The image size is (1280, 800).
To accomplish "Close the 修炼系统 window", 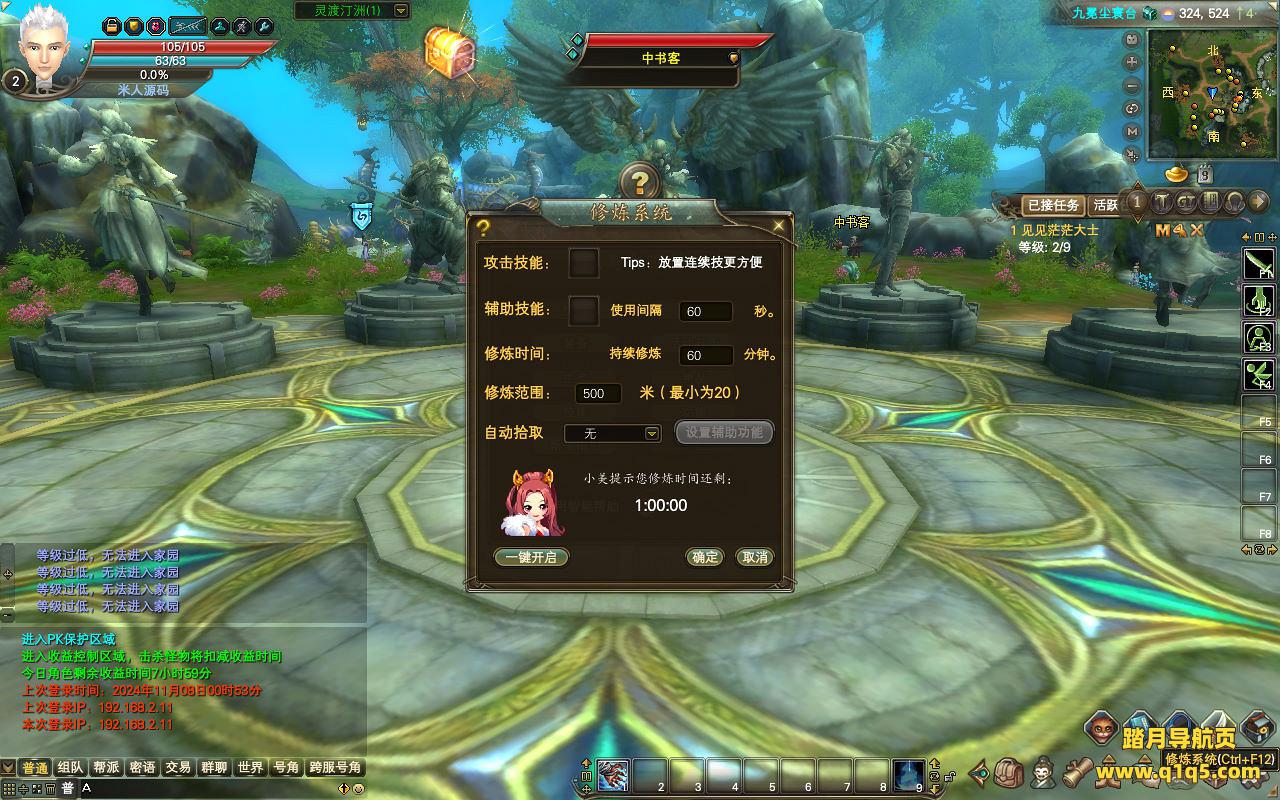I will pos(779,226).
